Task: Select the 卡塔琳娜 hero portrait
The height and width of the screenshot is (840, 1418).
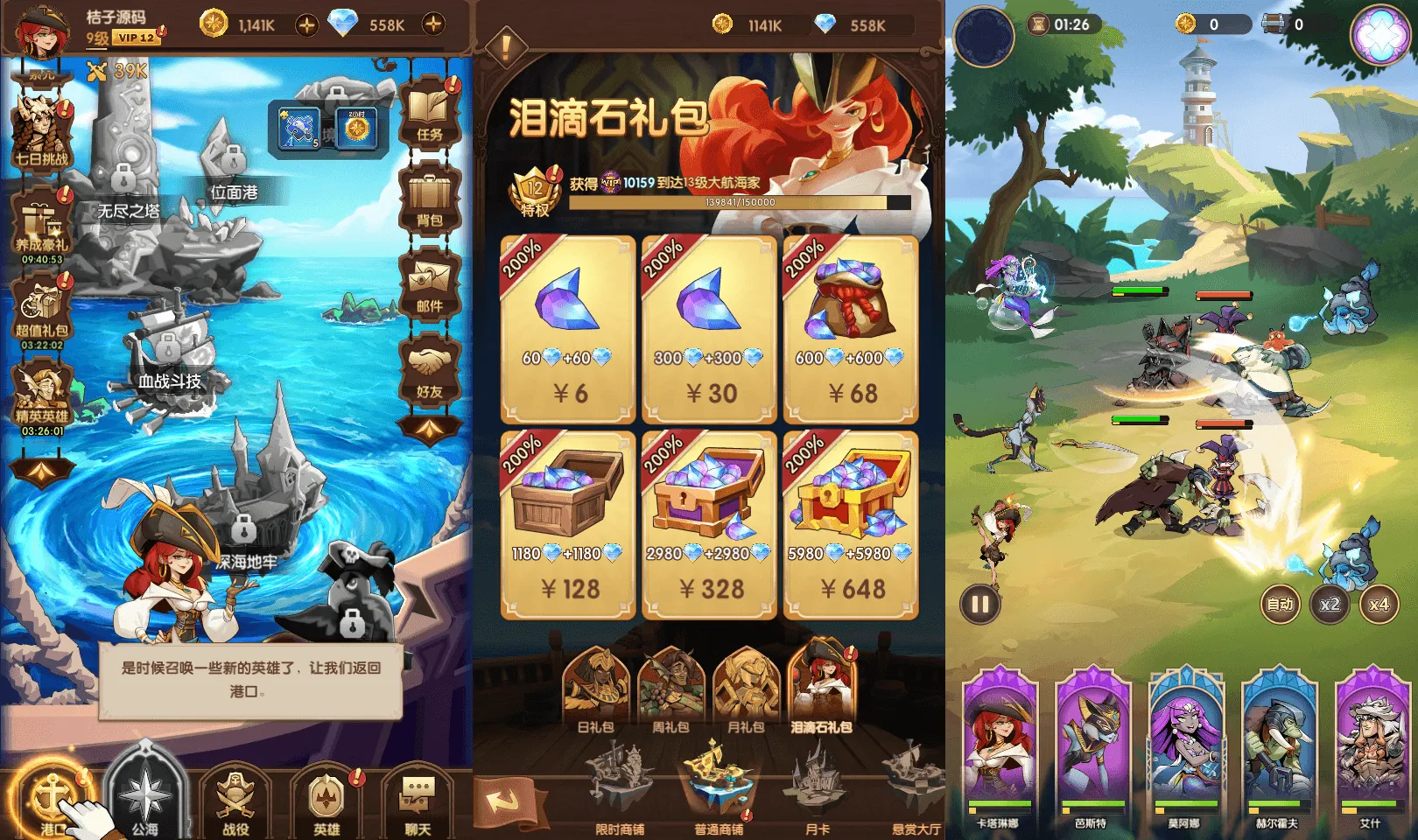Action: click(1000, 739)
